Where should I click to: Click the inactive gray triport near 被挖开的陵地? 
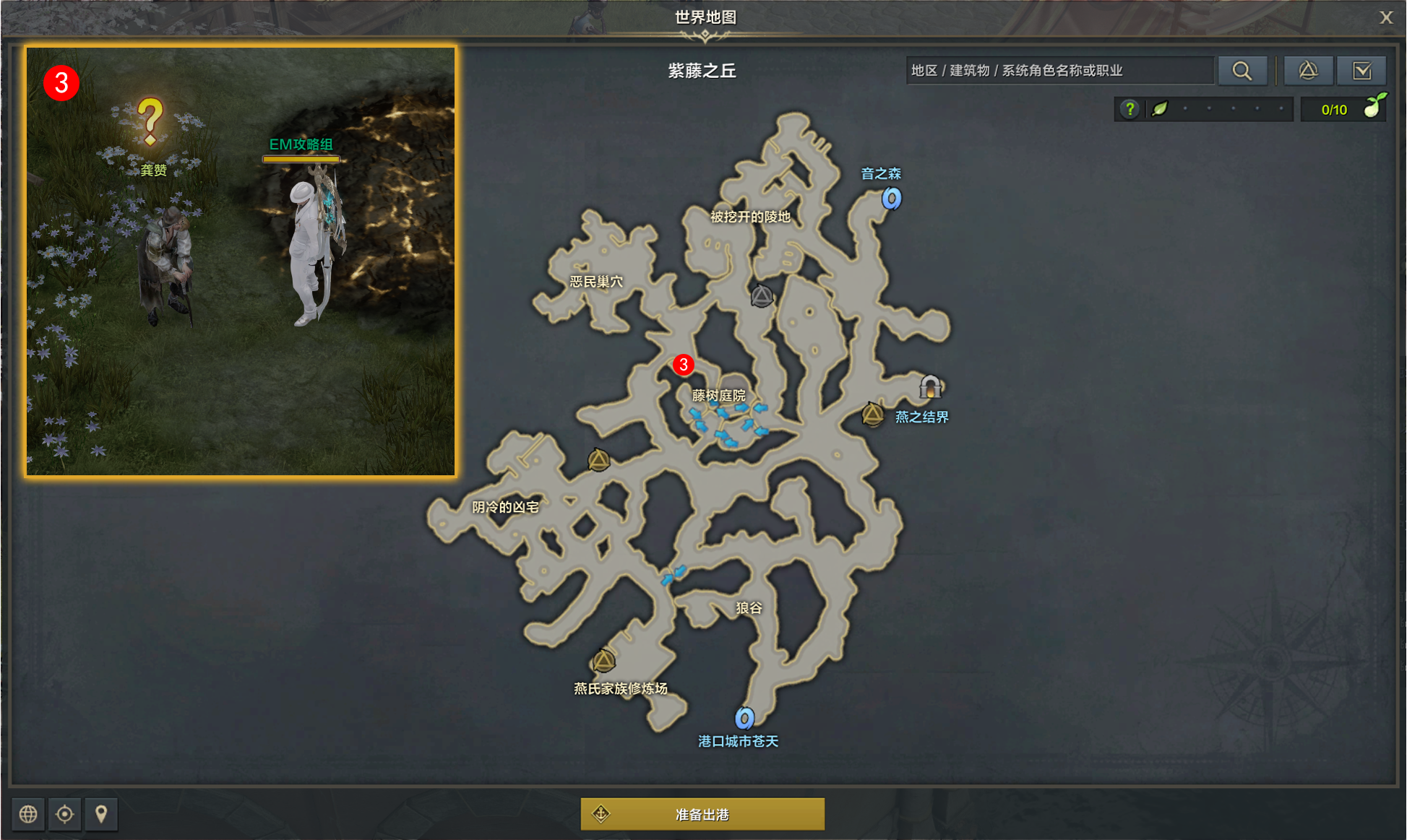click(762, 296)
